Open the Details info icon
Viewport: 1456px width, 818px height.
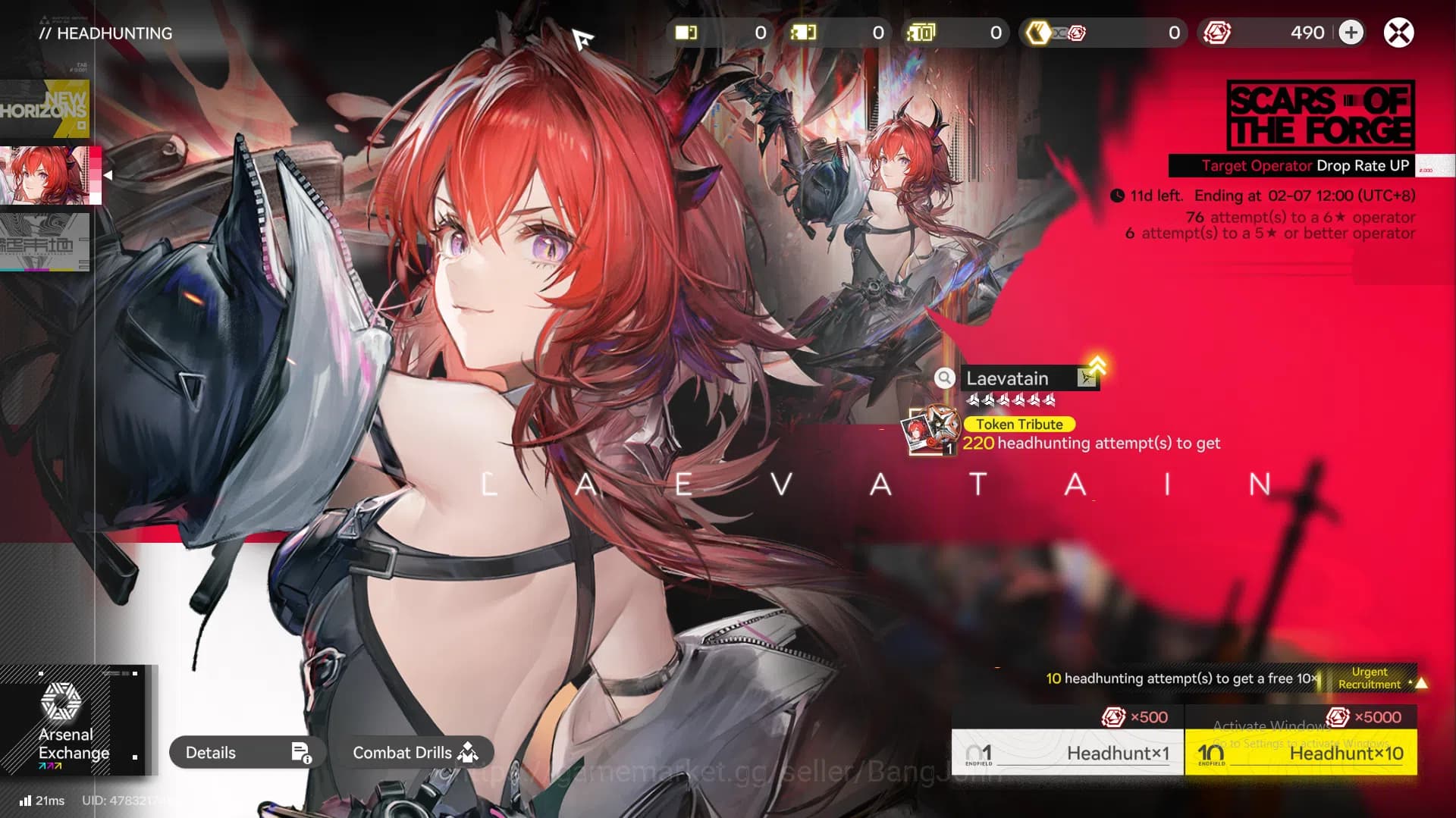tap(301, 752)
